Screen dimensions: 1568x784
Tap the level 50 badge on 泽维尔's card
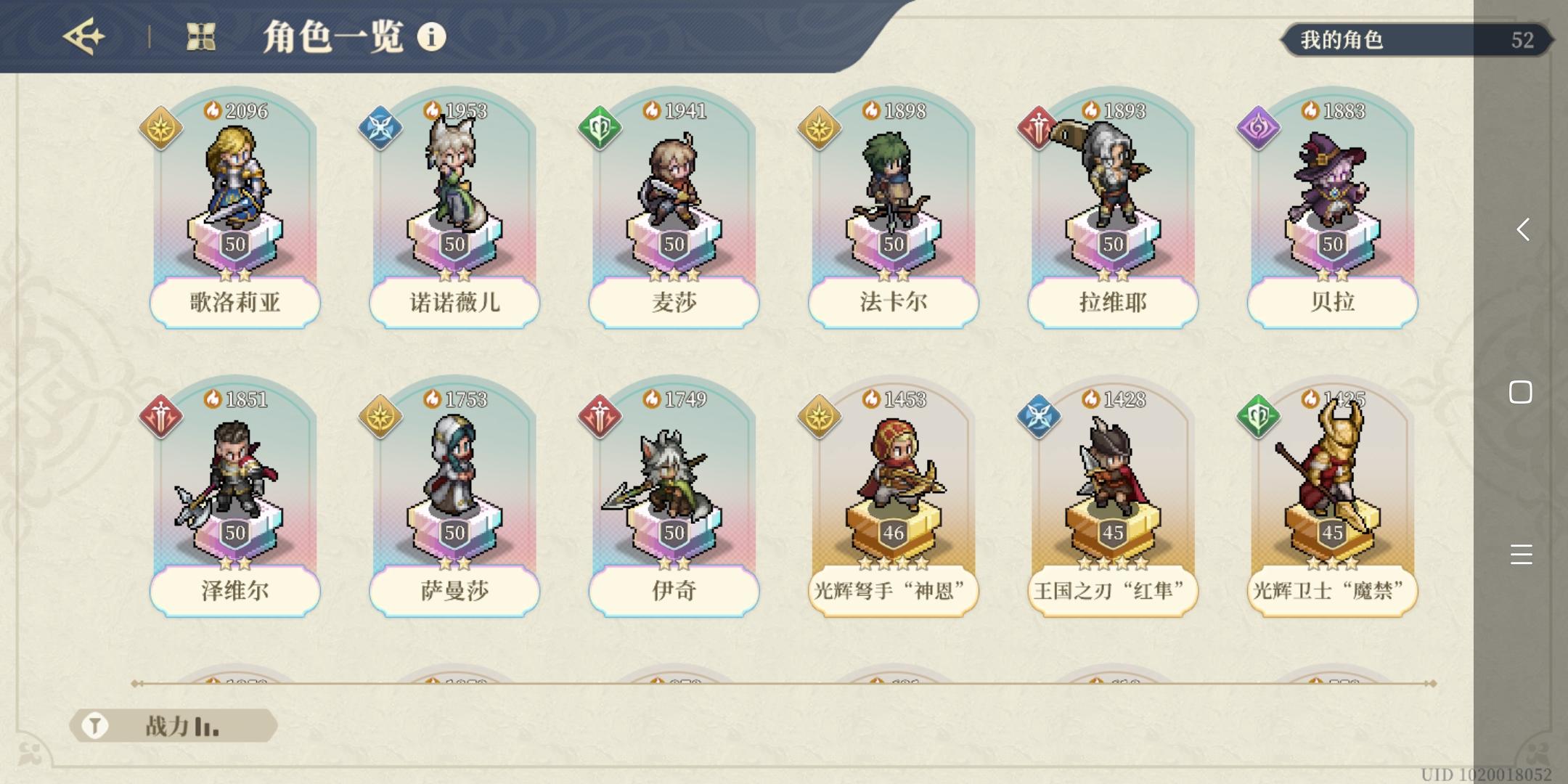[235, 533]
